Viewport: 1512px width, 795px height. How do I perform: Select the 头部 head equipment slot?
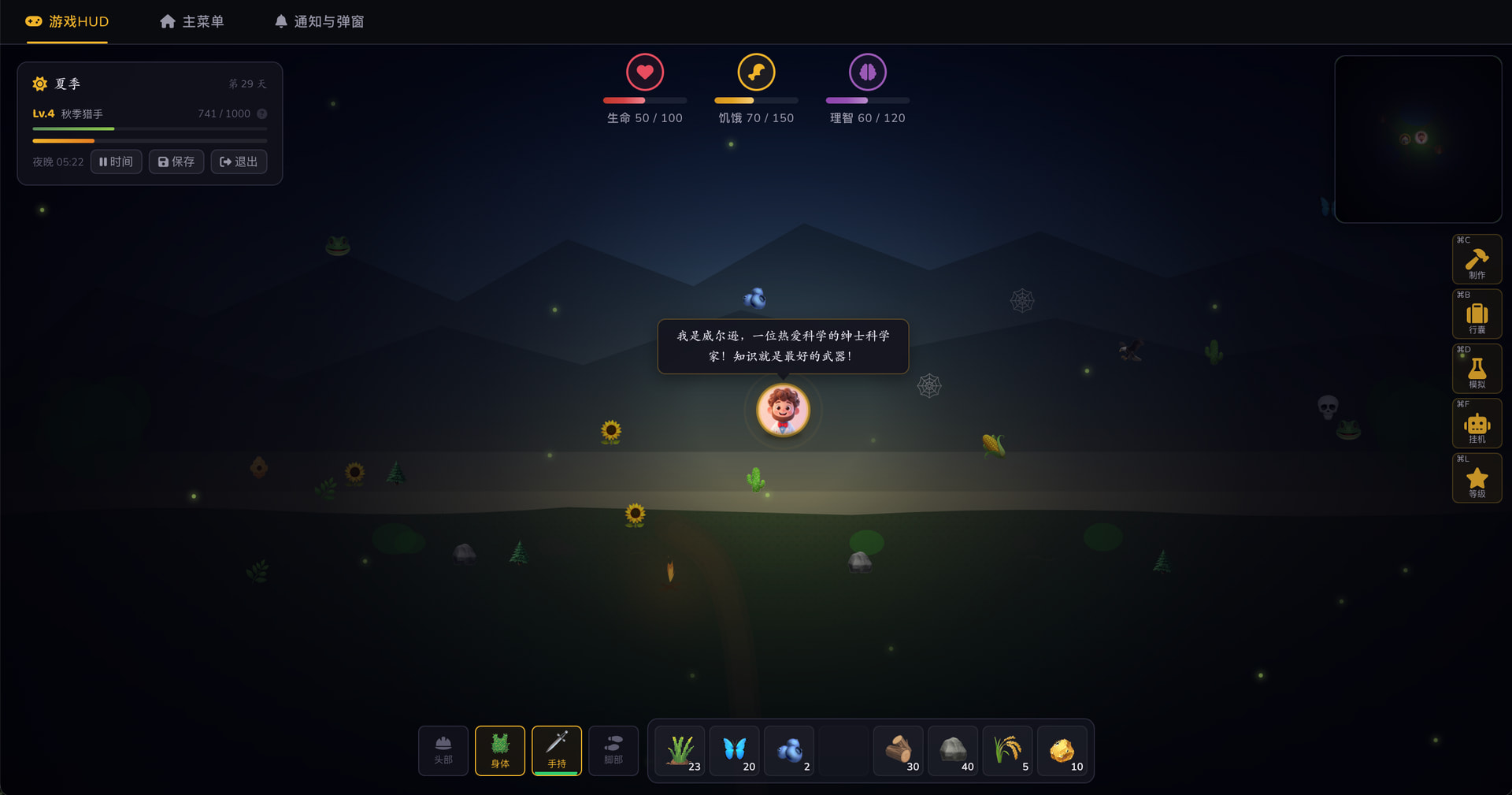pos(443,750)
